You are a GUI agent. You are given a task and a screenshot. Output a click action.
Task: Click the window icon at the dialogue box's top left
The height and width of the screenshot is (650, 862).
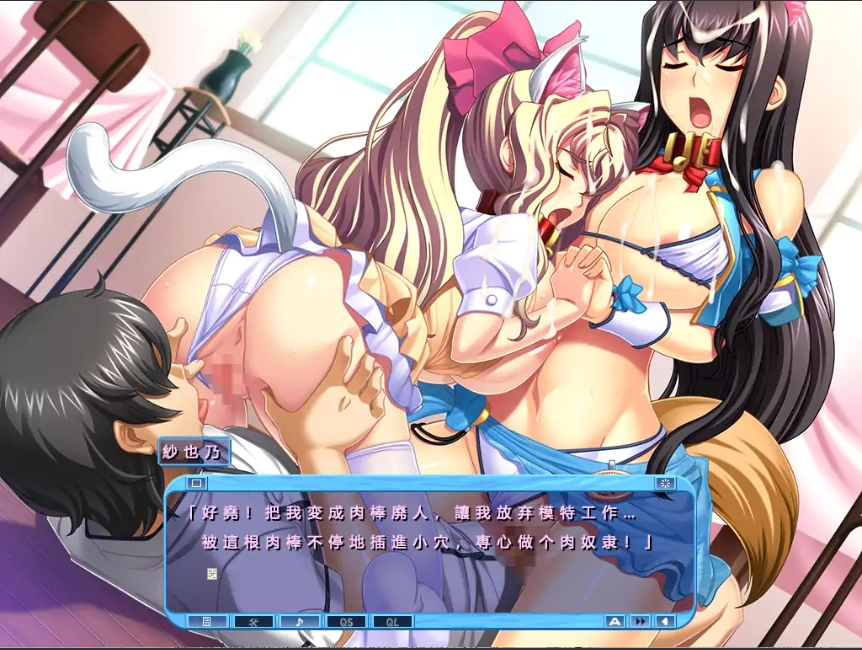[197, 483]
